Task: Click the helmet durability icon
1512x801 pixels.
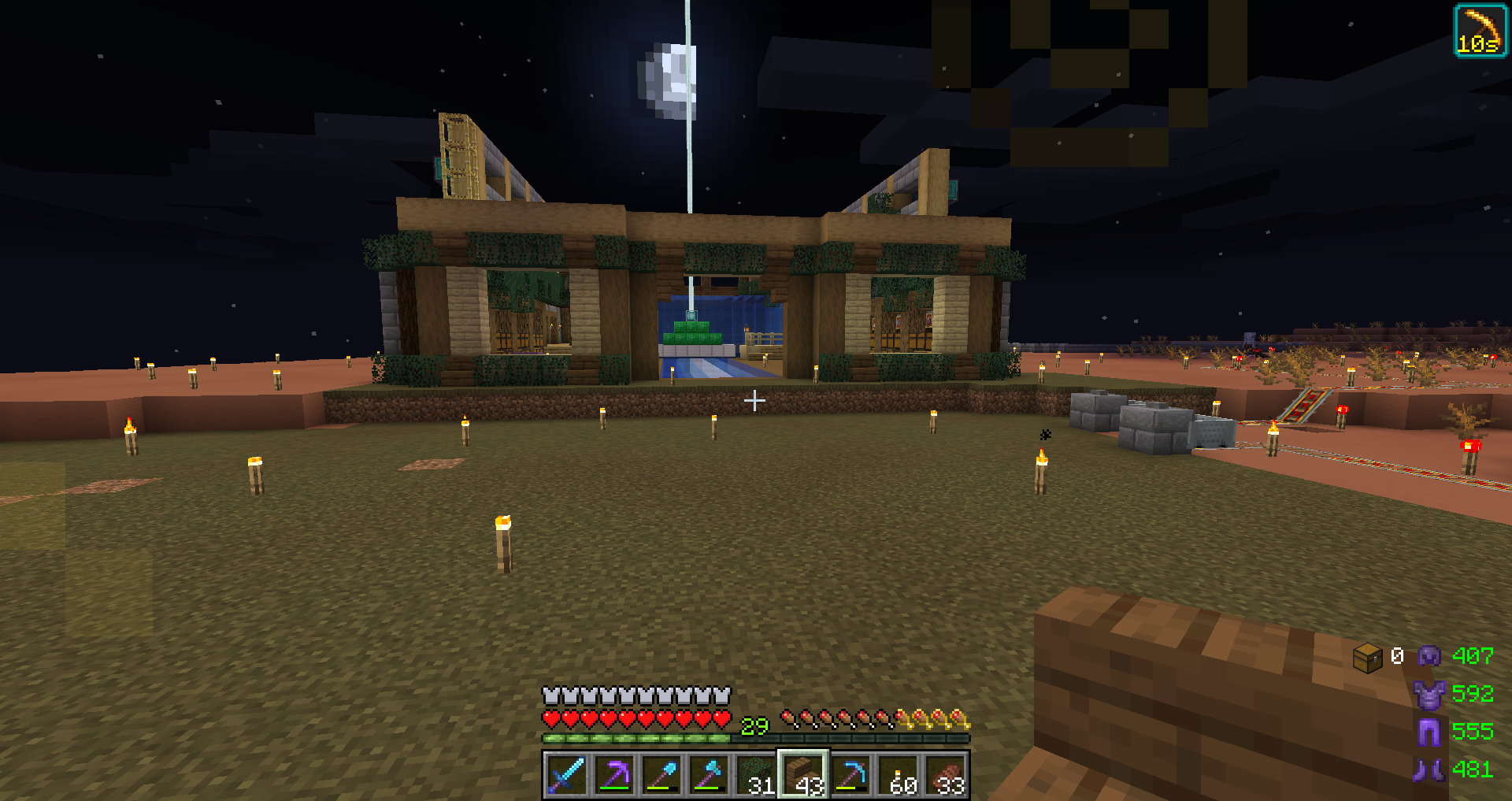Action: [x=1429, y=656]
